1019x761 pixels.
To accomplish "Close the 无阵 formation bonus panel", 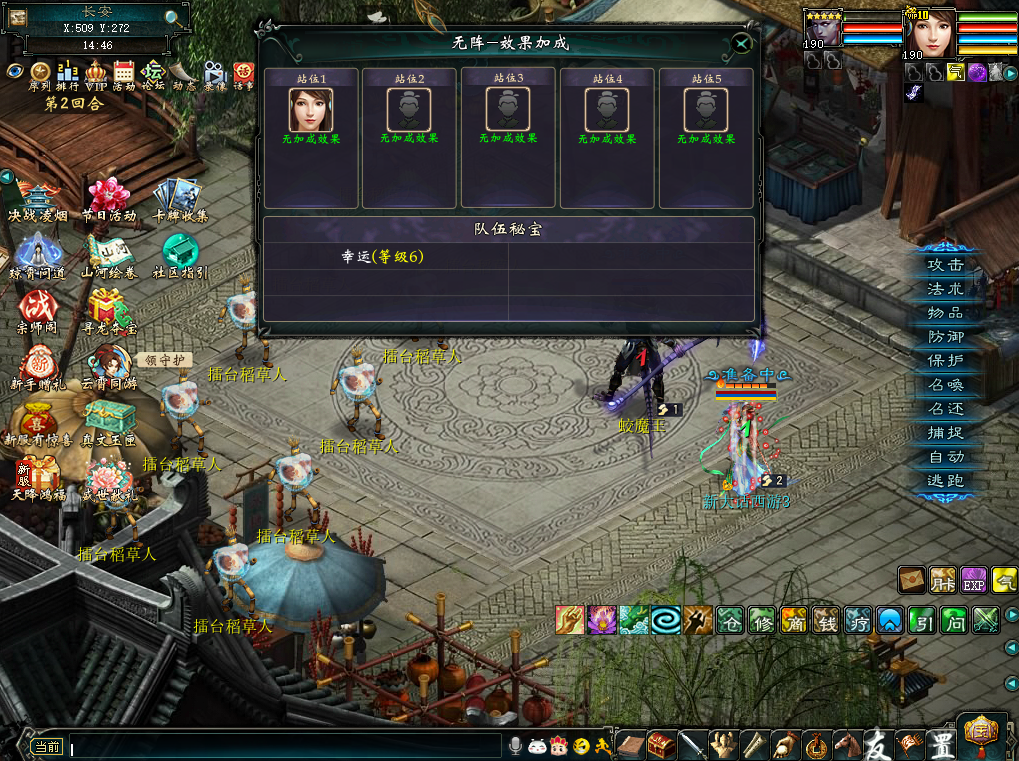I will [x=741, y=44].
